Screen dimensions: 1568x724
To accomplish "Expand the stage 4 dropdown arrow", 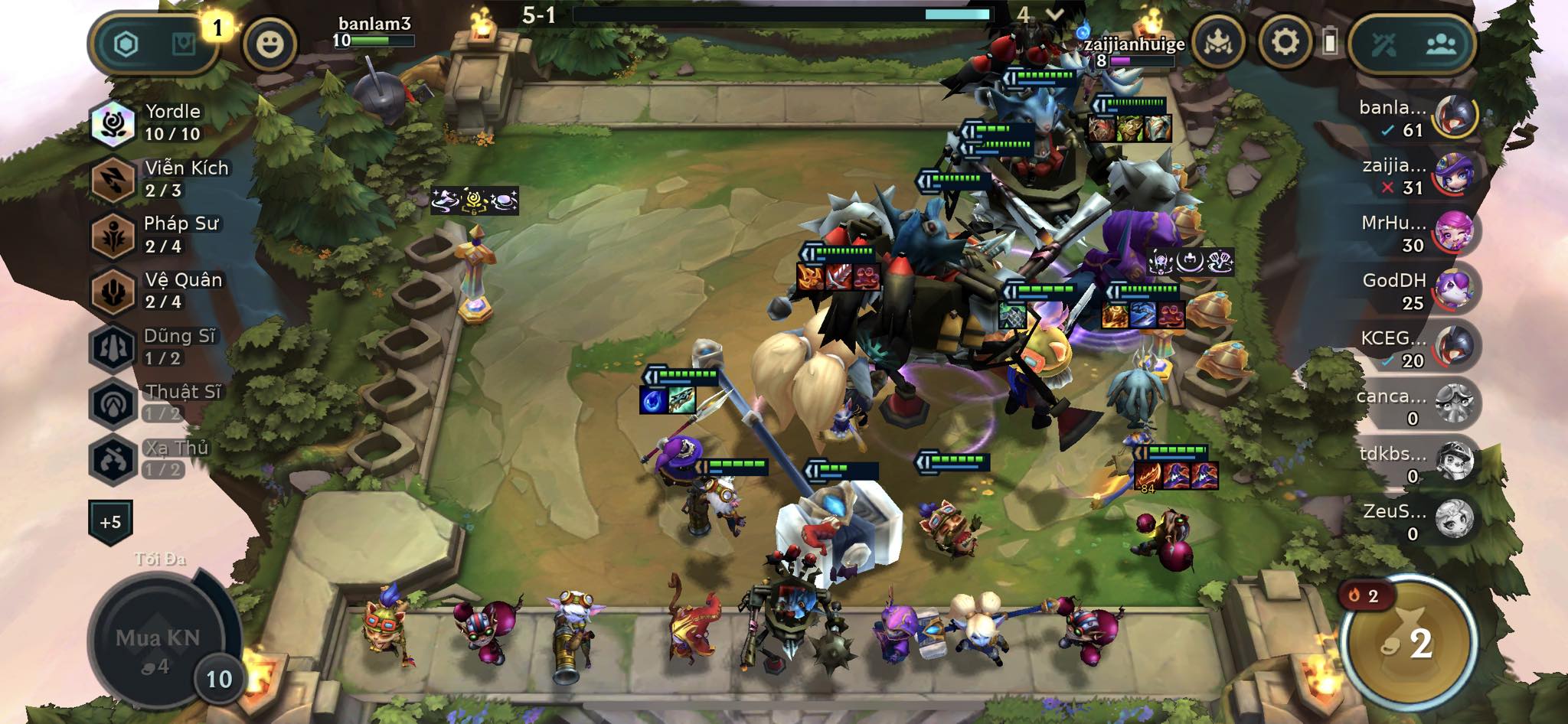I will (x=1054, y=15).
